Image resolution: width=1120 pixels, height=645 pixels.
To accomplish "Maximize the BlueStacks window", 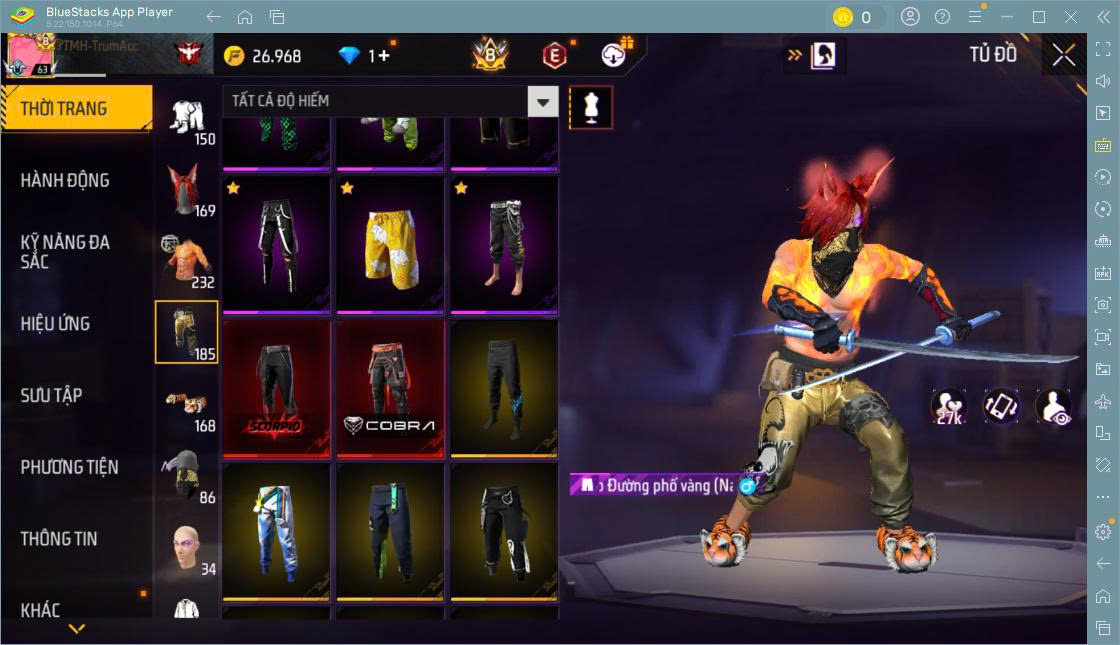I will pyautogui.click(x=1039, y=17).
